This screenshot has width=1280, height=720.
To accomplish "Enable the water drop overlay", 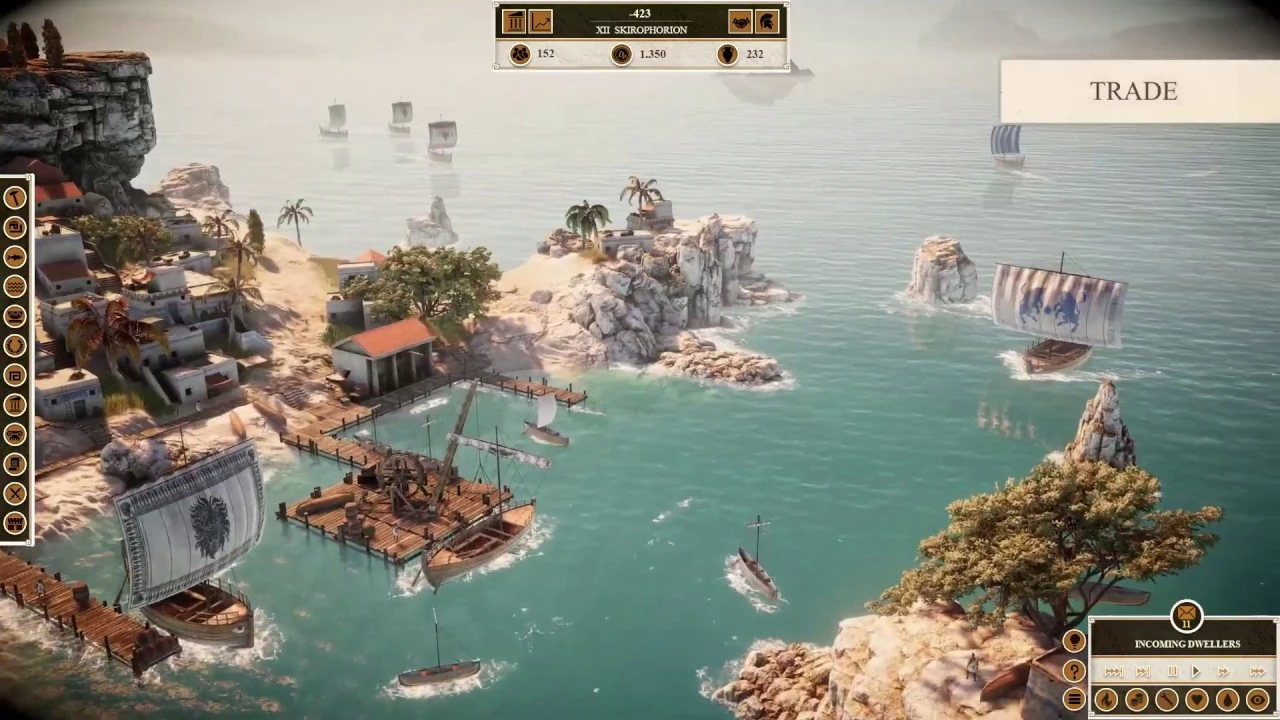I will 1226,700.
